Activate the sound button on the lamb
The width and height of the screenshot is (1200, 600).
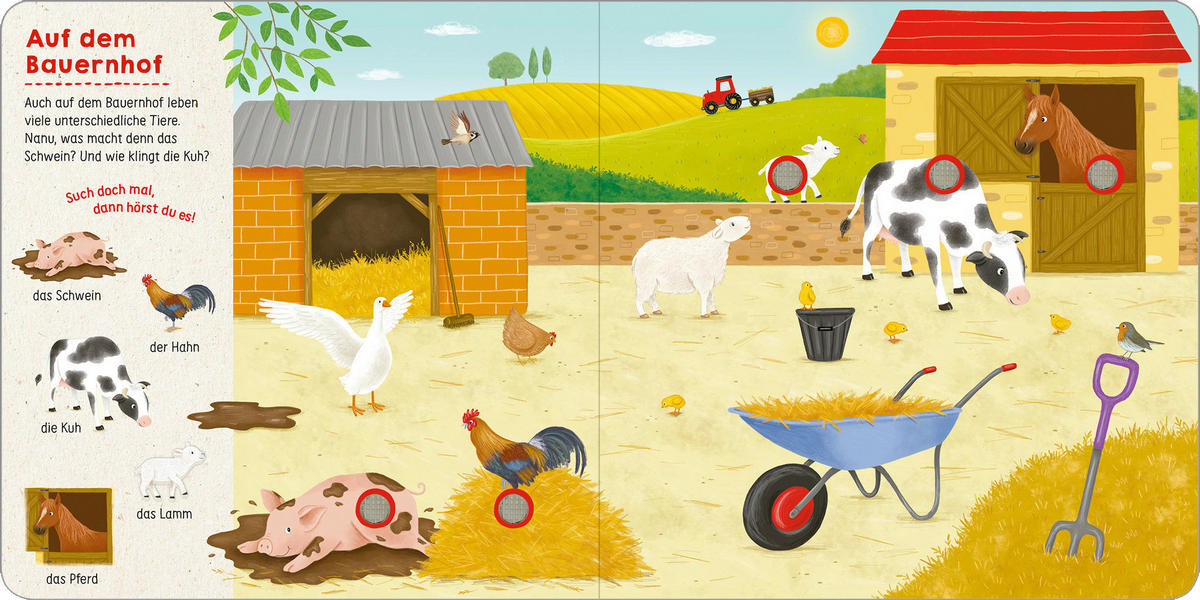tap(780, 176)
